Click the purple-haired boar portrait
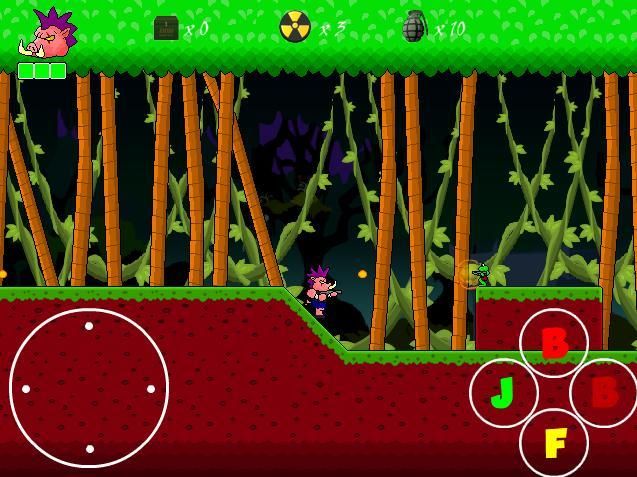This screenshot has width=637, height=477. click(x=47, y=34)
